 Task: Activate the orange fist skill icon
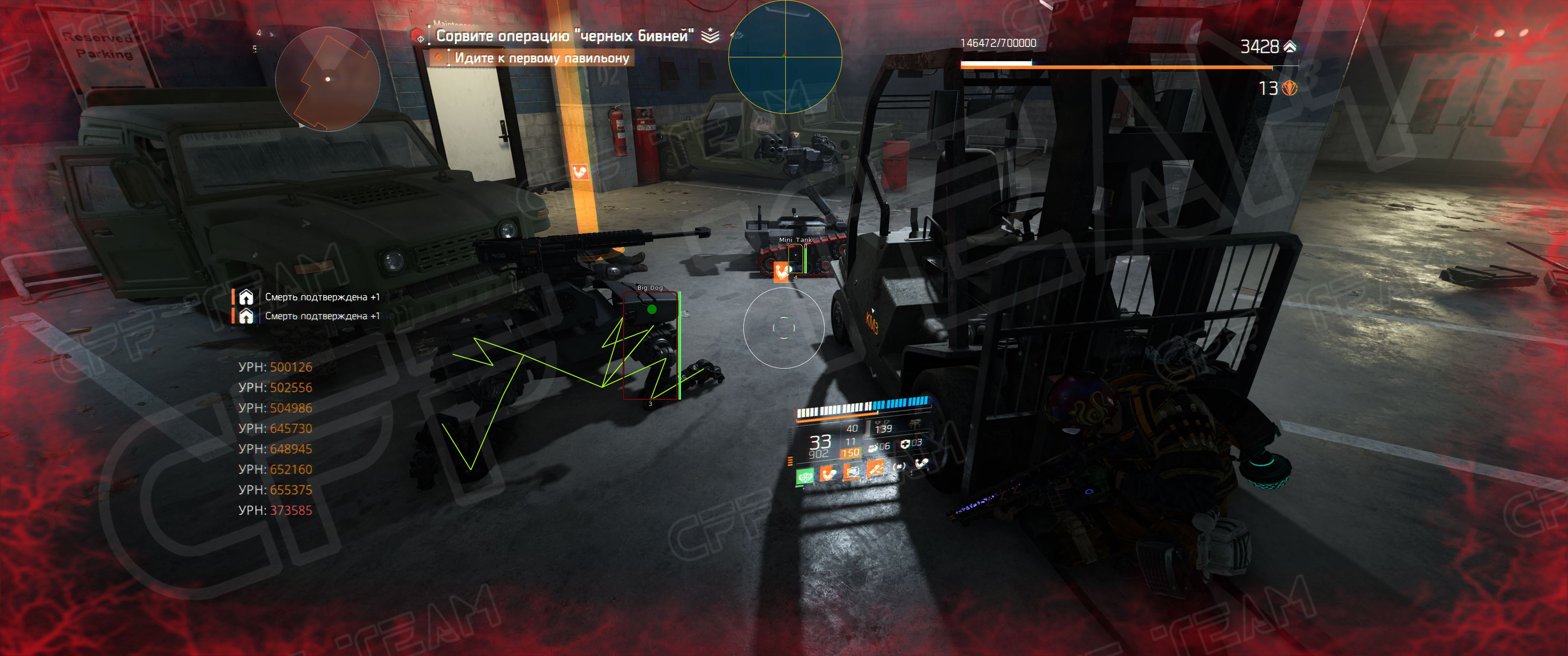pyautogui.click(x=851, y=471)
